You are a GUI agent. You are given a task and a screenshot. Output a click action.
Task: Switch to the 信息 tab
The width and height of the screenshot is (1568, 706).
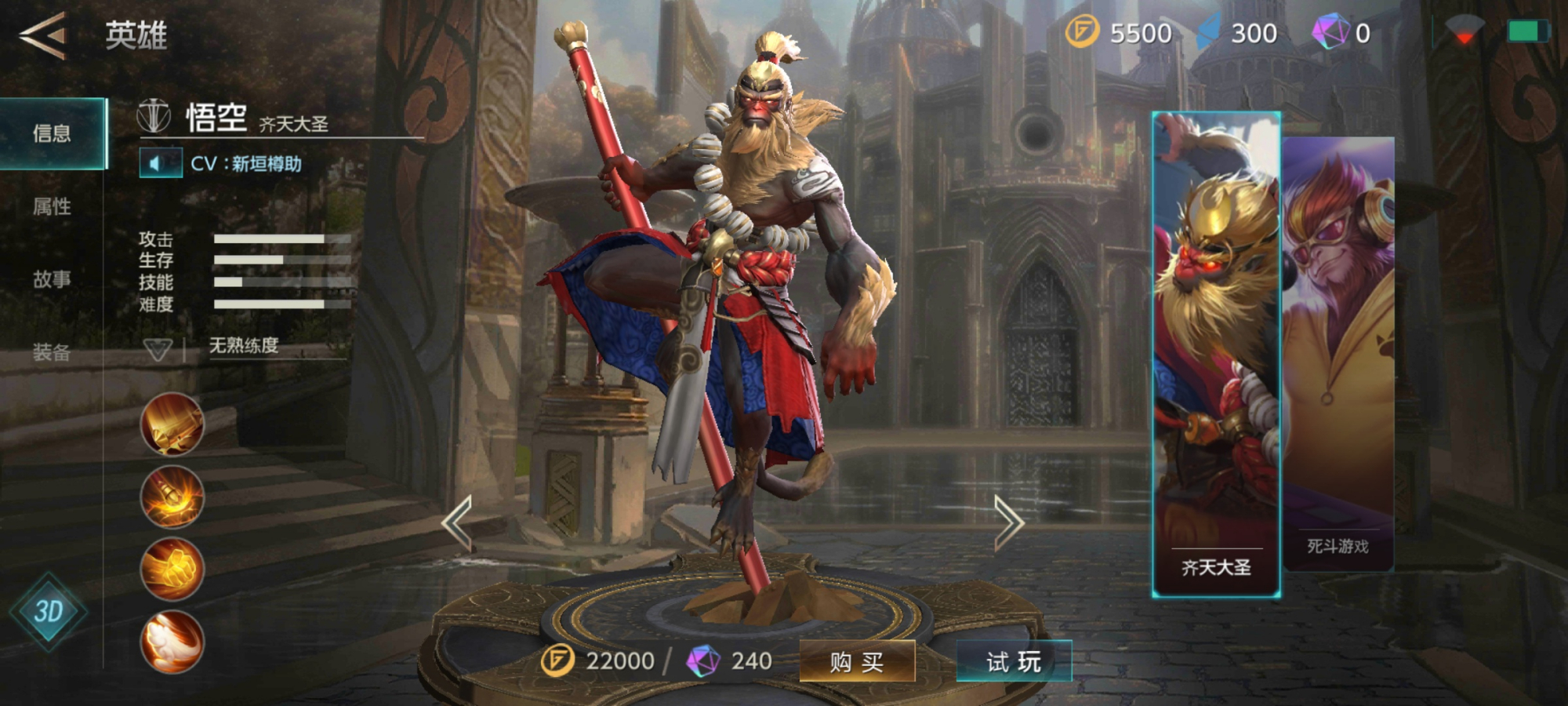52,133
